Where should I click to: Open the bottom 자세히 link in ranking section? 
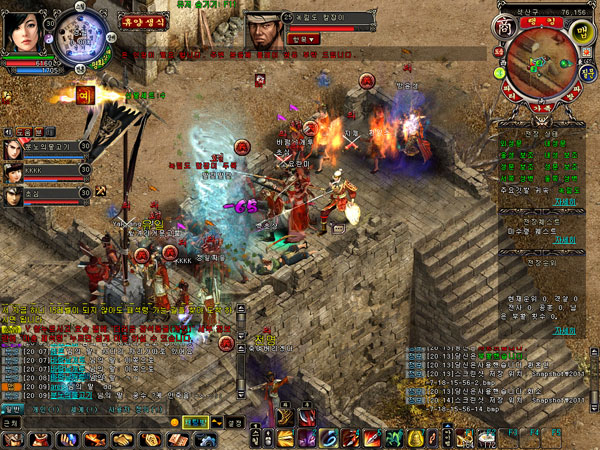point(565,329)
